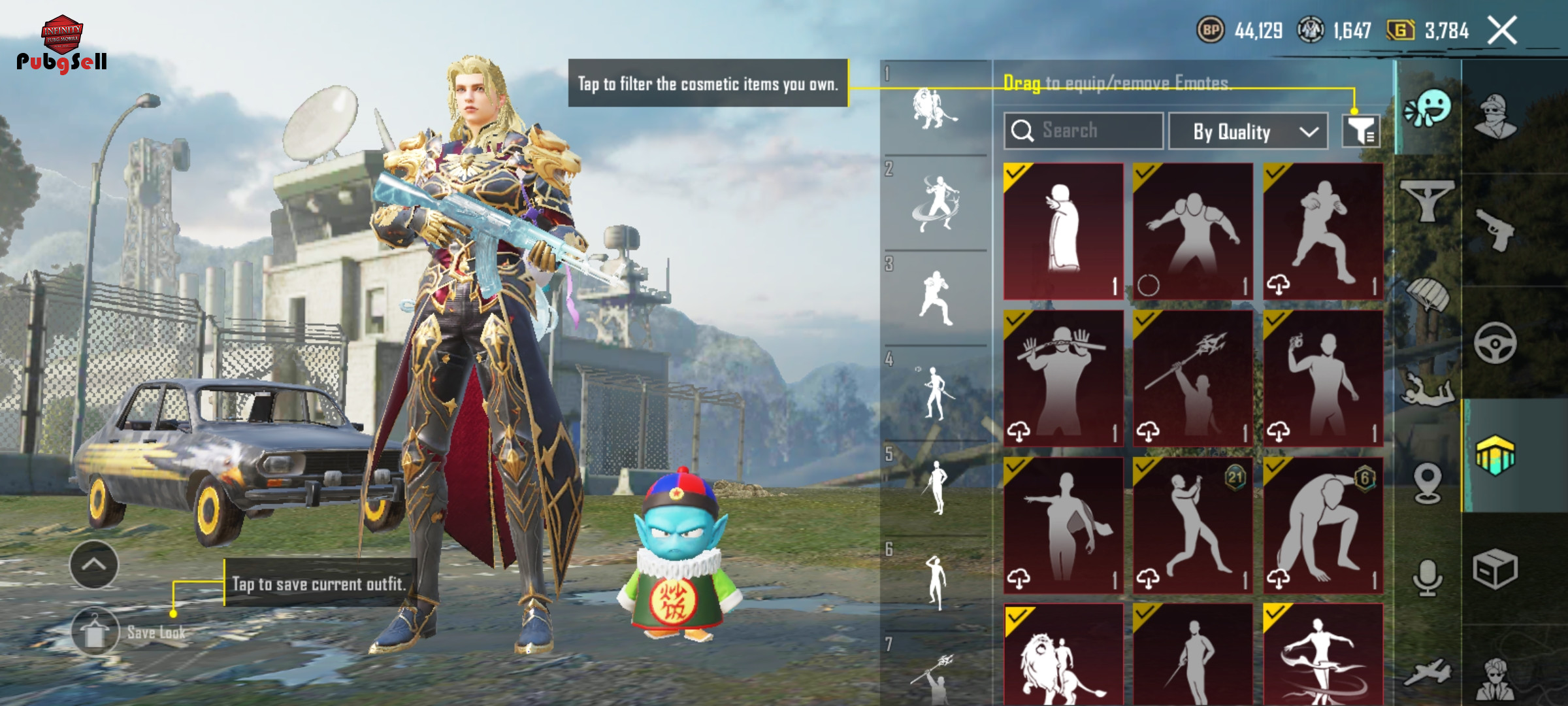Select the hooded cloak figure emote

[1063, 231]
